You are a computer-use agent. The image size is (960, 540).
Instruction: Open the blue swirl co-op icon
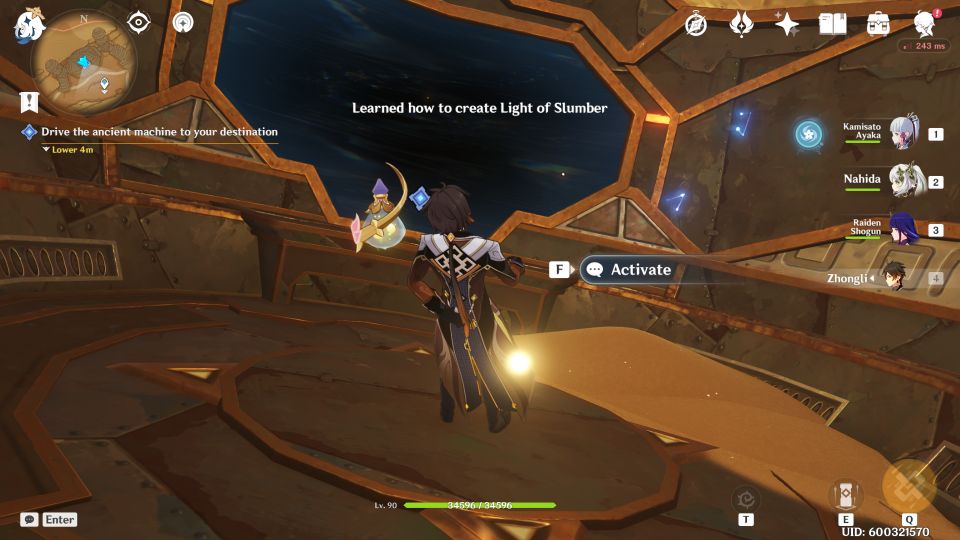[x=808, y=133]
